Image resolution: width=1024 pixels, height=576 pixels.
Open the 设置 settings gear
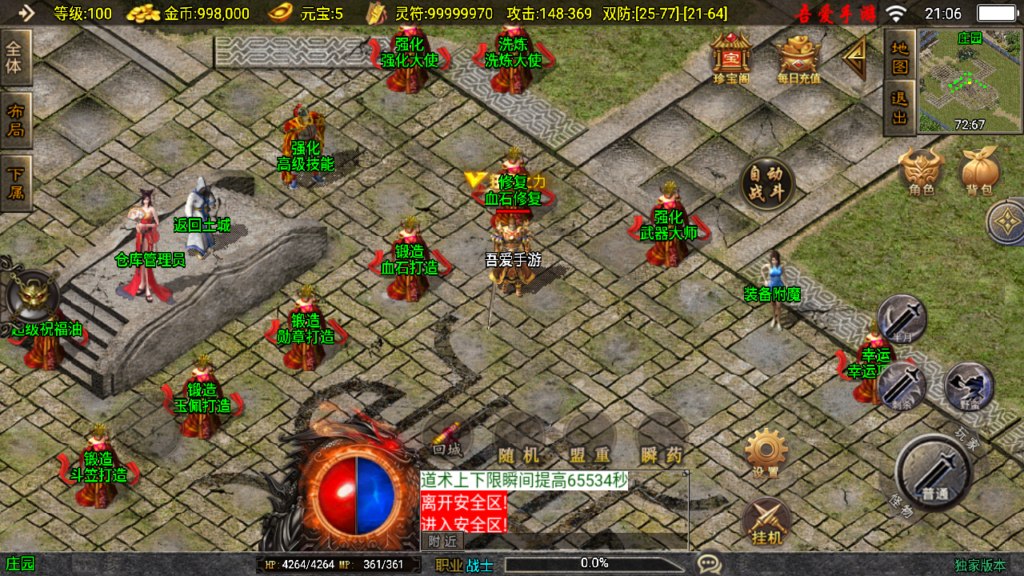tap(766, 454)
